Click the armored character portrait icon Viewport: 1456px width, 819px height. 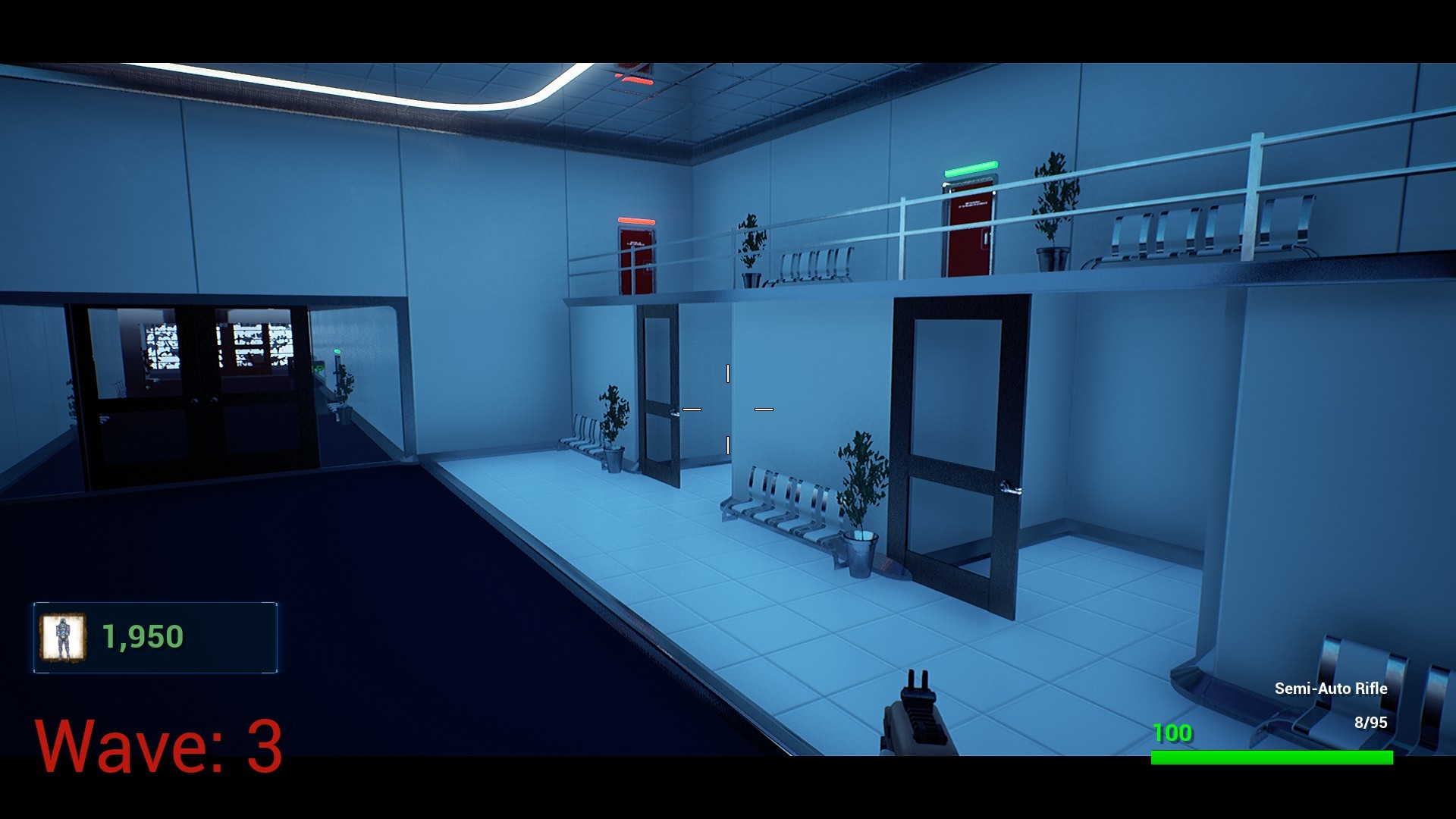pos(64,637)
